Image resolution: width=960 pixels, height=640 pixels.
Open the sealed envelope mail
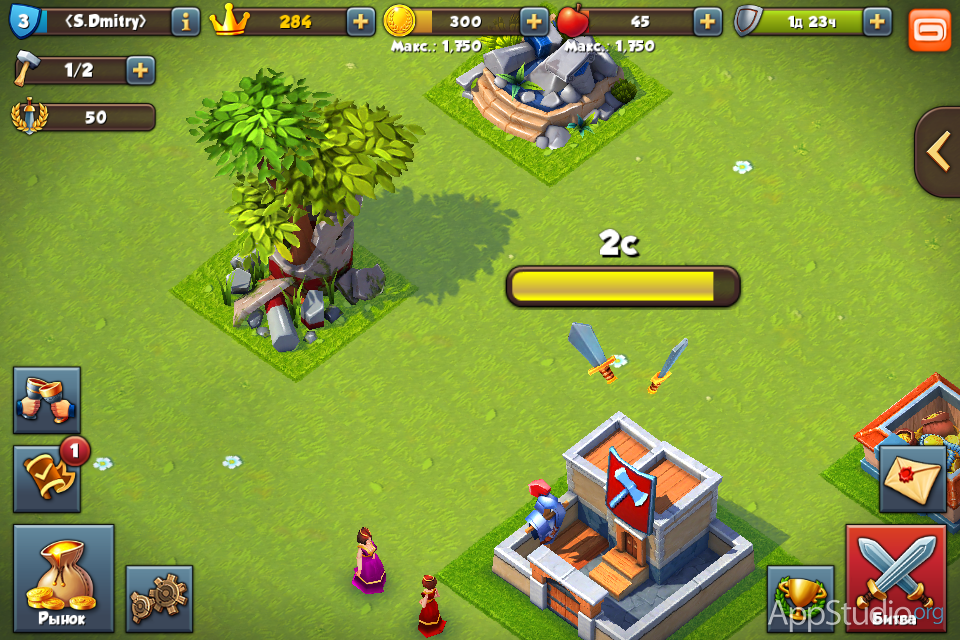click(x=912, y=479)
